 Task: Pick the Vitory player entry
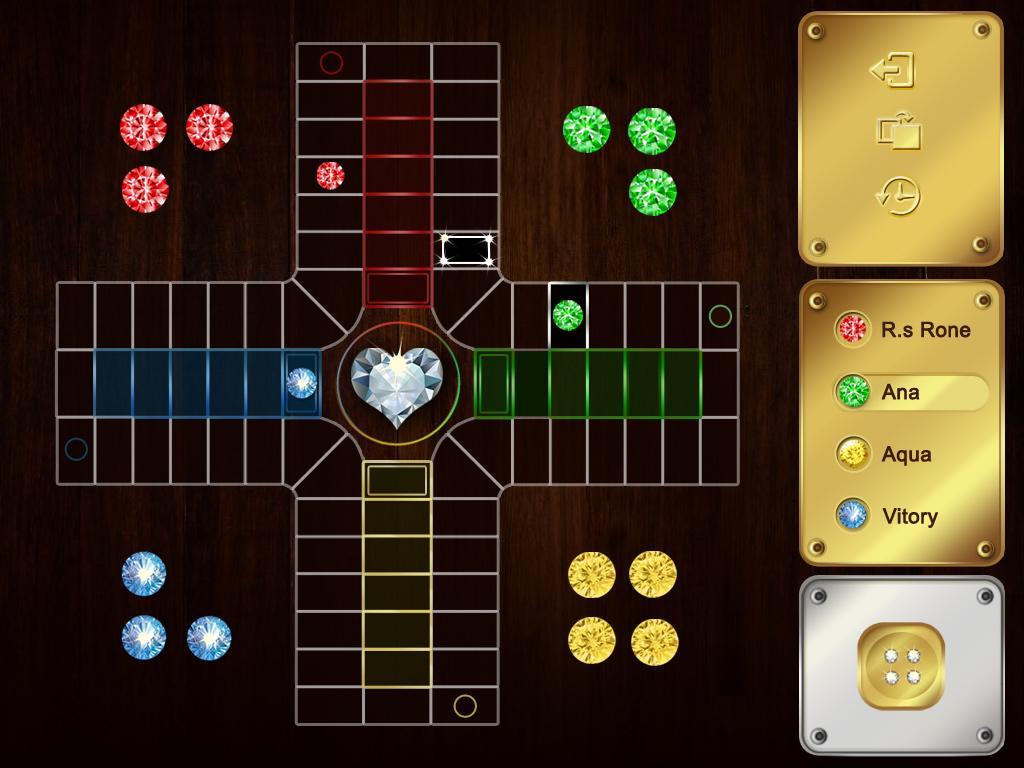click(906, 516)
